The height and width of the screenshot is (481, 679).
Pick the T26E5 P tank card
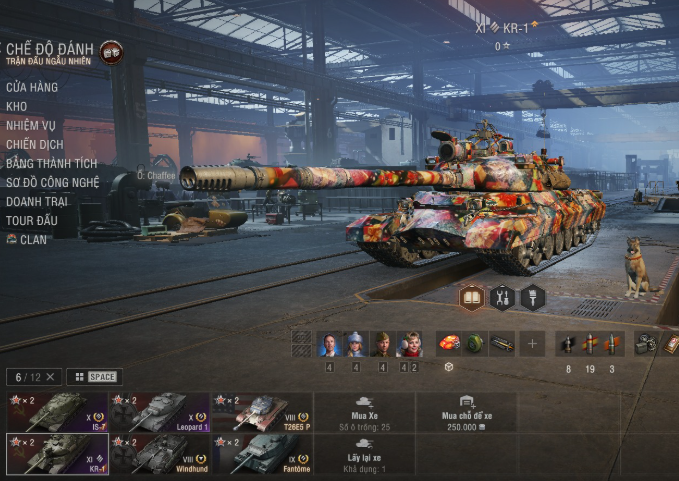coord(261,412)
